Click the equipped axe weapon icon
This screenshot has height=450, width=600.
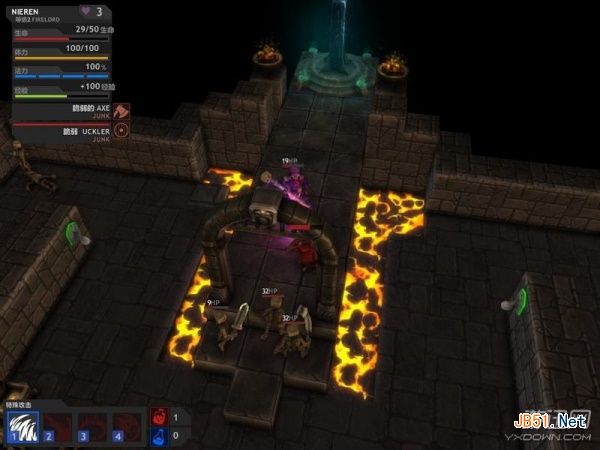122,111
